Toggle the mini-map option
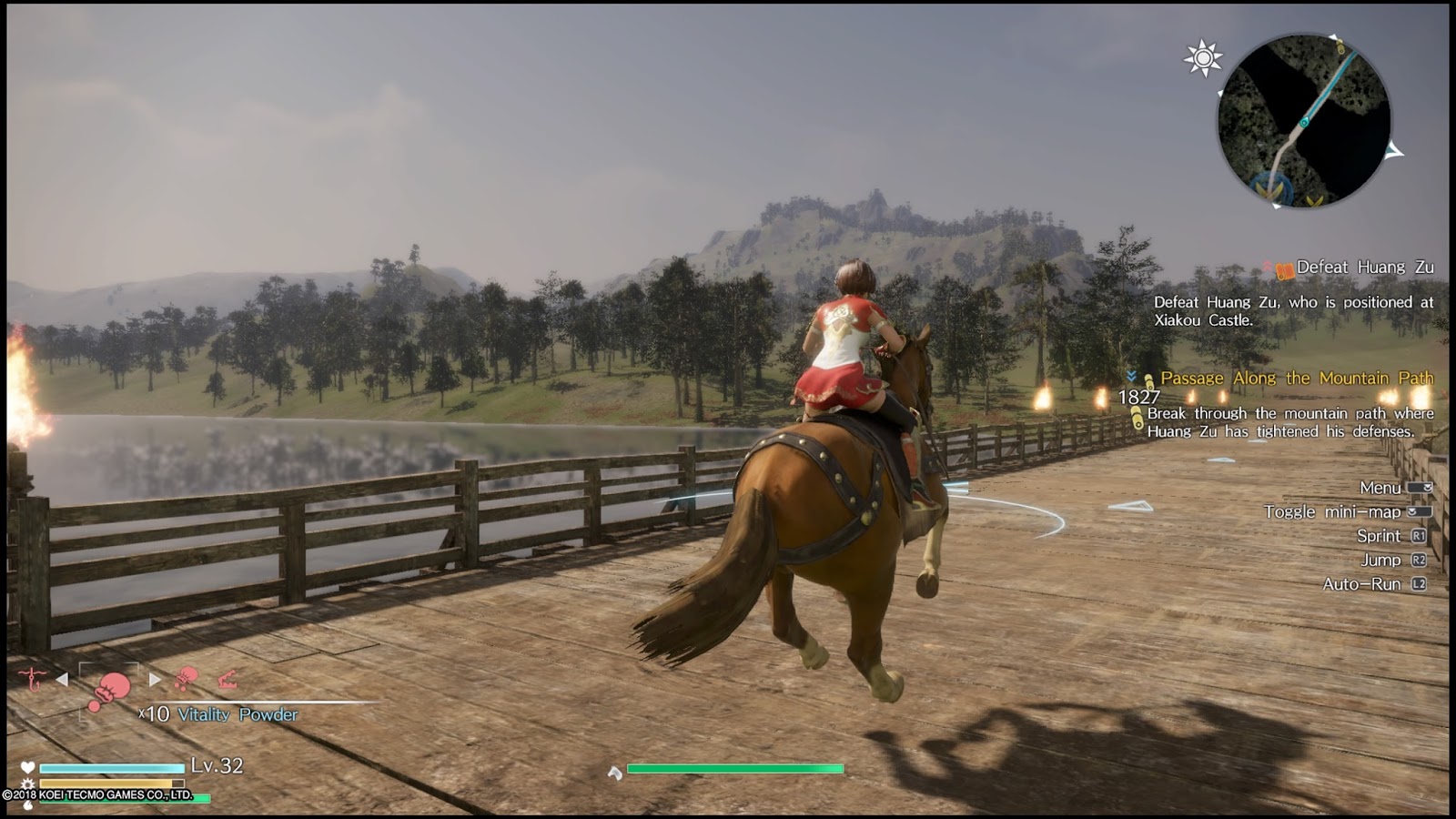 pos(1332,512)
